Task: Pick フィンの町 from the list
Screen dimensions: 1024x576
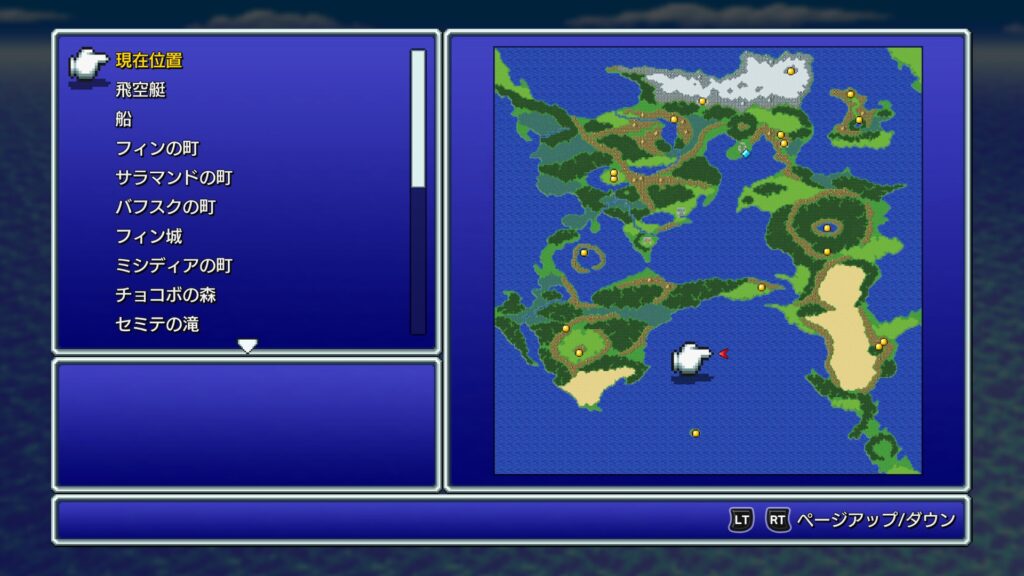Action: tap(157, 149)
